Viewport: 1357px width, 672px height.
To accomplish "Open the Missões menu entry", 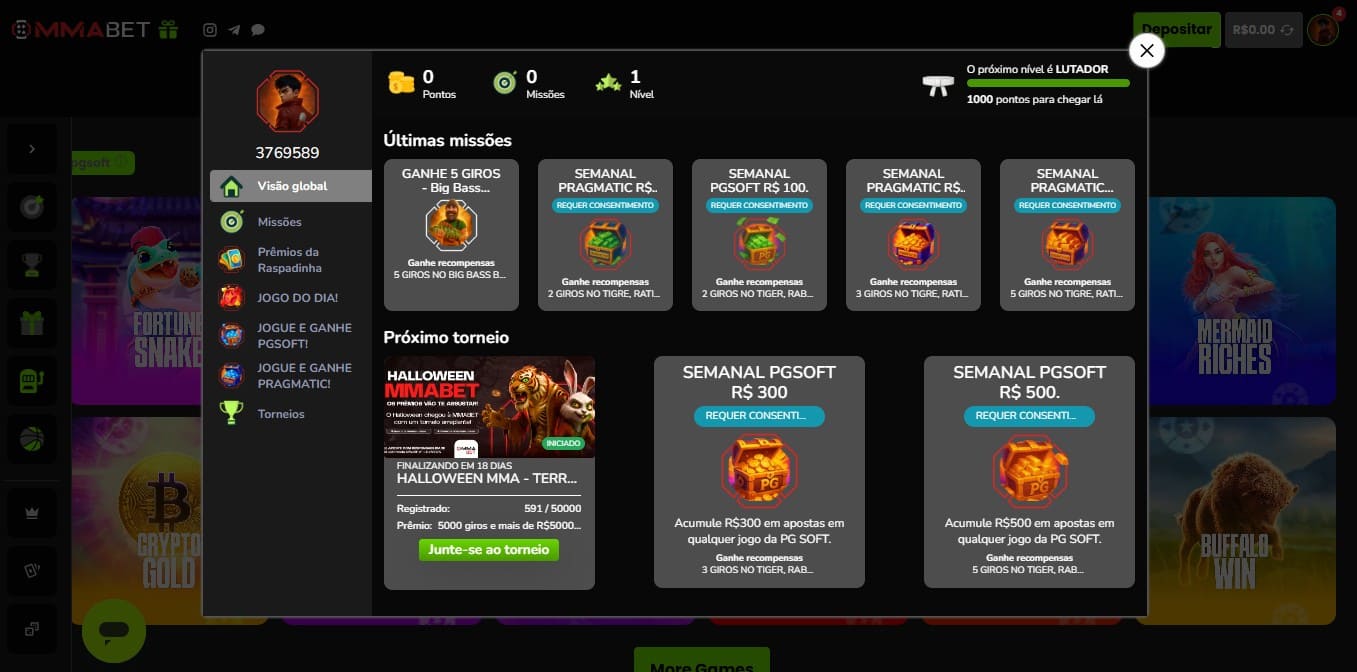I will [x=279, y=222].
